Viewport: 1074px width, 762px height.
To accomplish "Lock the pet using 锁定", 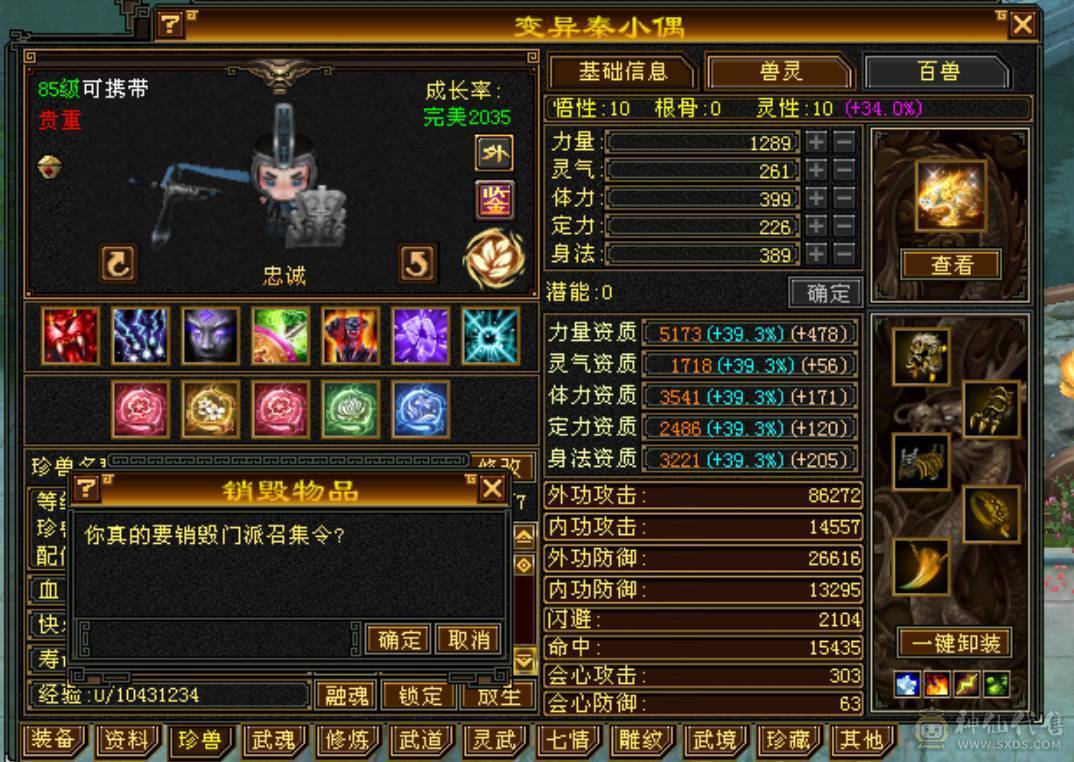I will click(420, 695).
